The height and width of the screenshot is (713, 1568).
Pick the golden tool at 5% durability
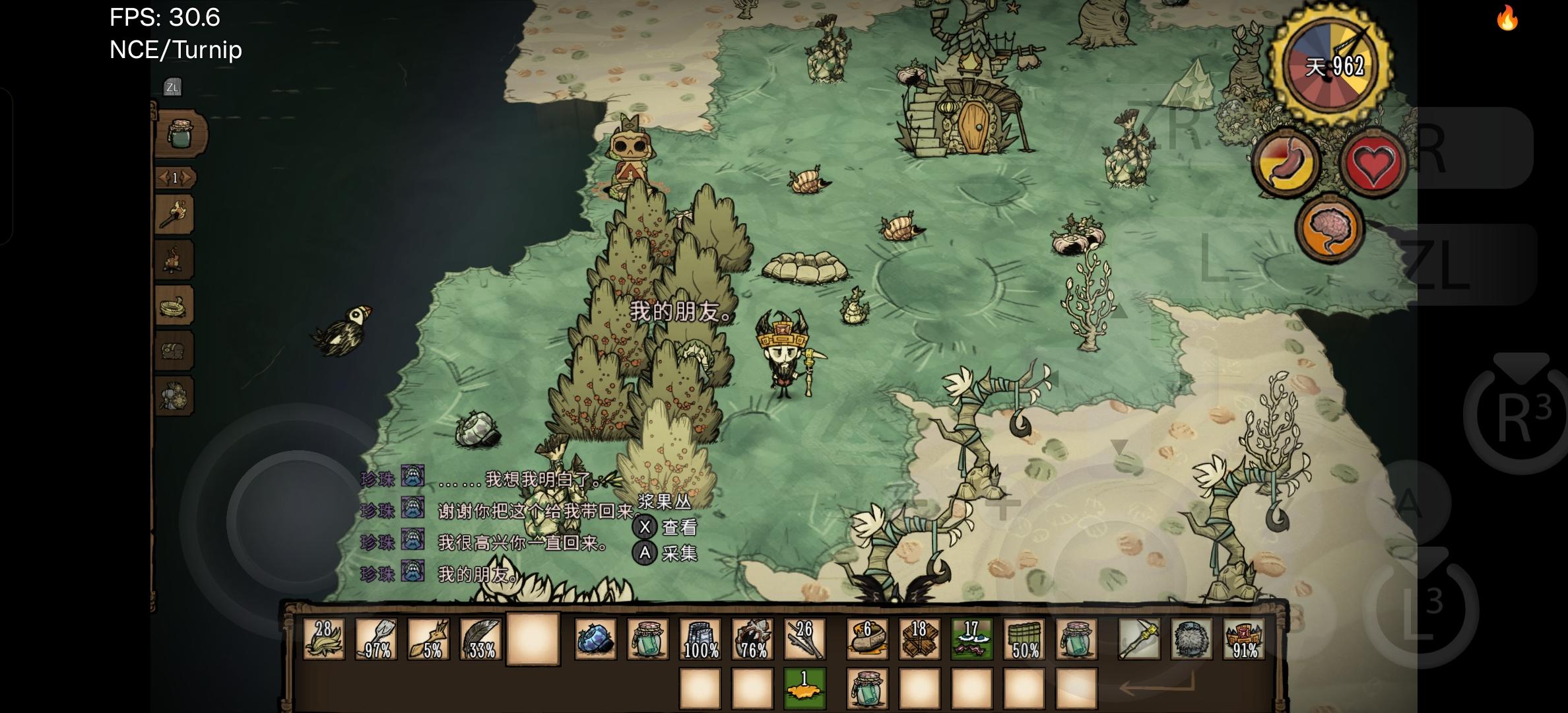pos(428,639)
